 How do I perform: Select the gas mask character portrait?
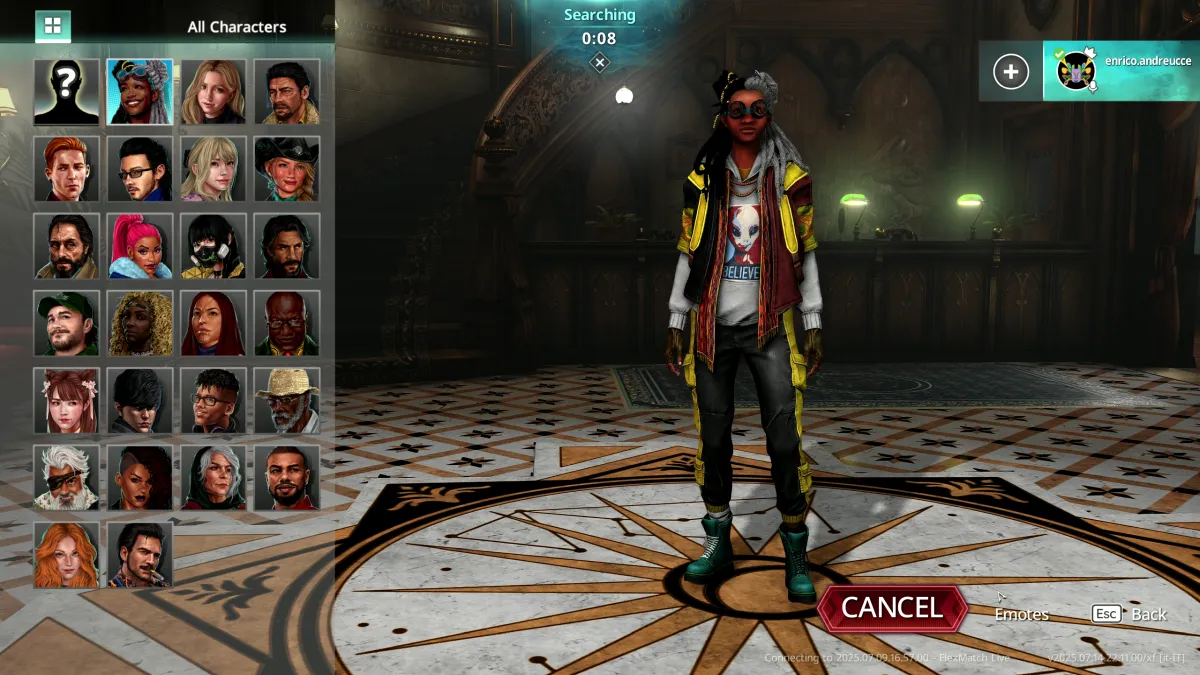coord(213,246)
